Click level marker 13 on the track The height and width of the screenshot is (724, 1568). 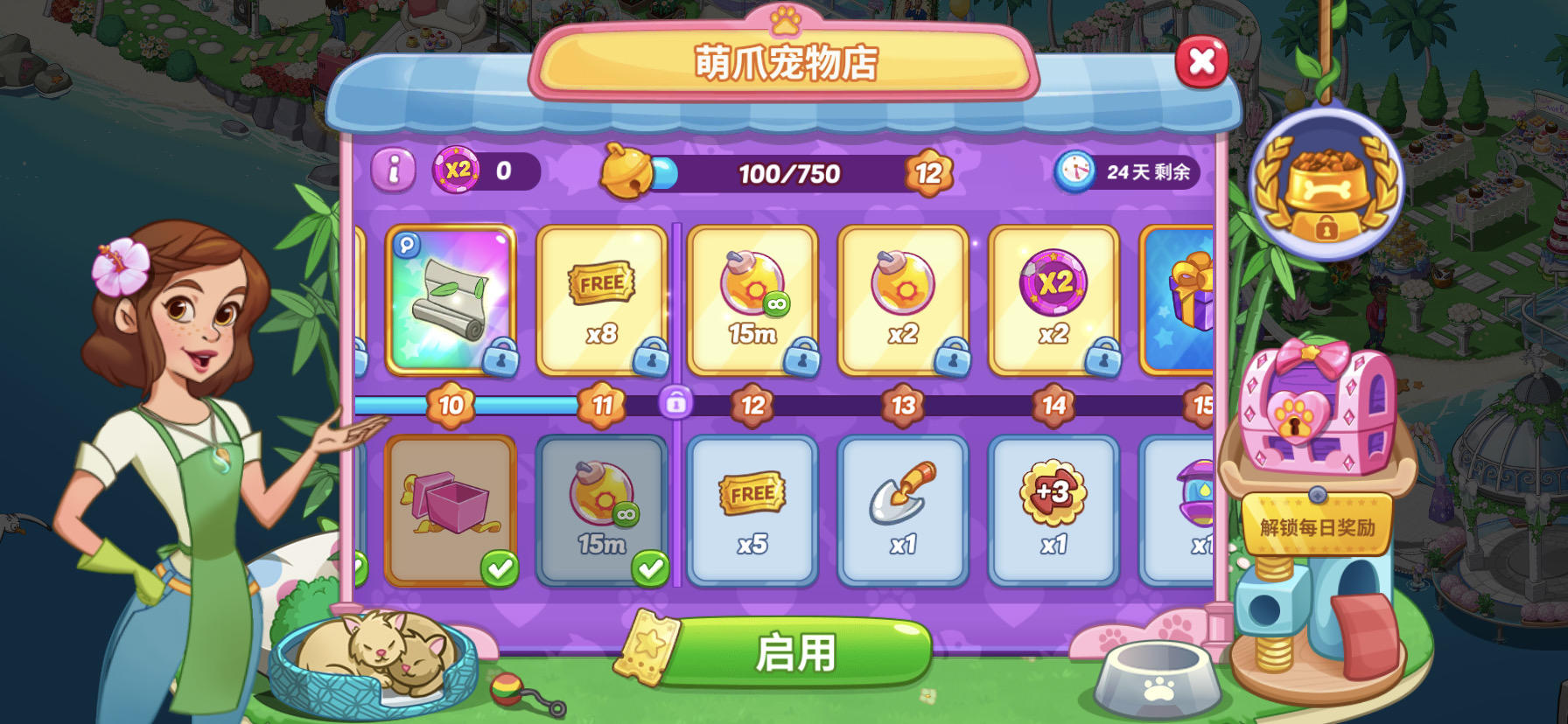tap(902, 405)
